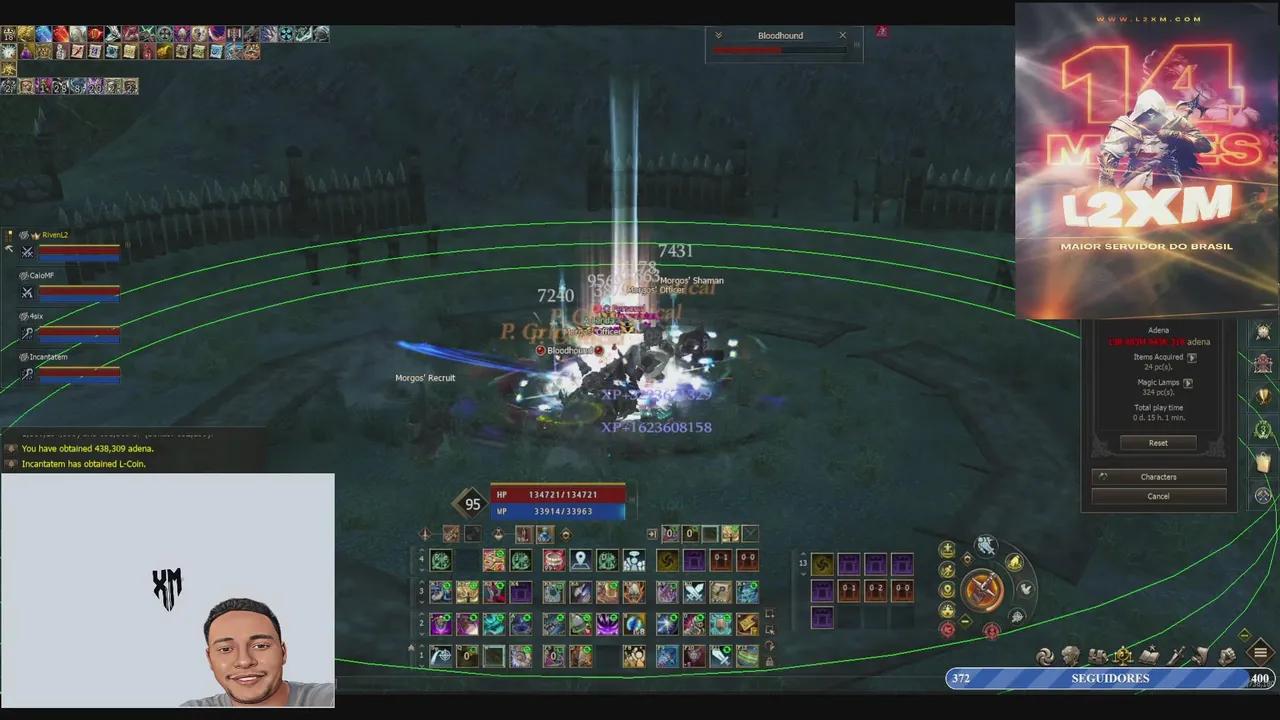Click the golden scales icon in bottom menu
The height and width of the screenshot is (720, 1280).
[x=1122, y=654]
